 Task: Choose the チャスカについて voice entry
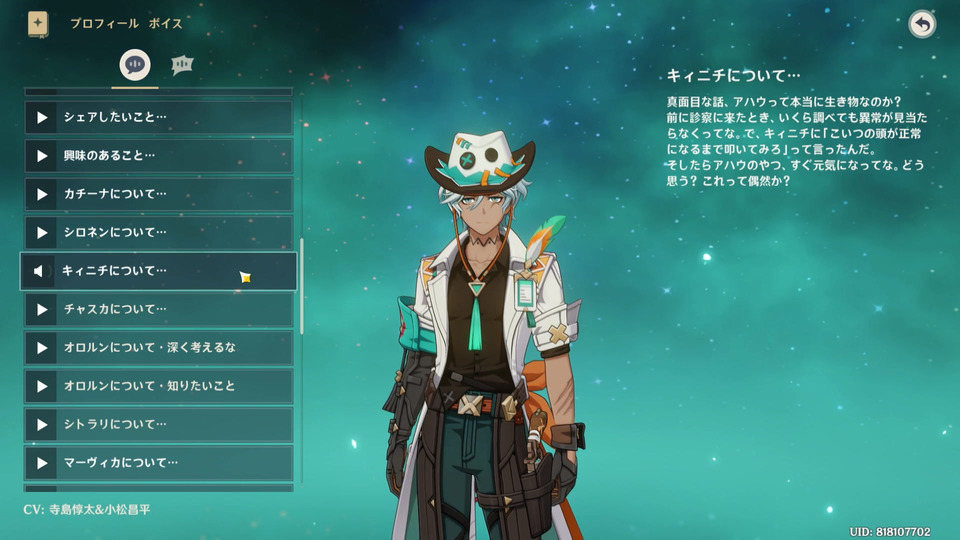click(x=160, y=309)
